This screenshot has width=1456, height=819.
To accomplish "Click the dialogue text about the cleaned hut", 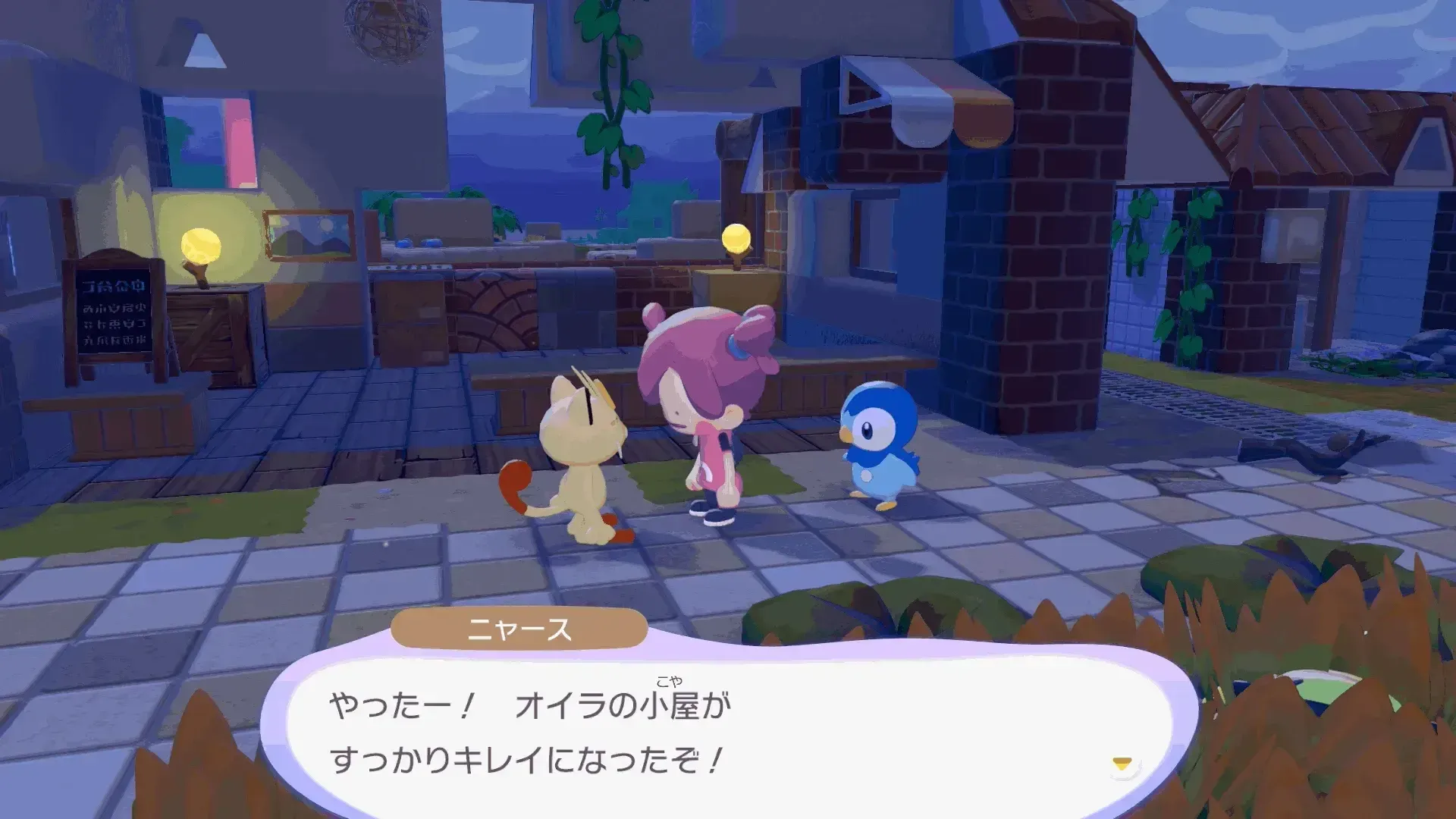I will [531, 728].
